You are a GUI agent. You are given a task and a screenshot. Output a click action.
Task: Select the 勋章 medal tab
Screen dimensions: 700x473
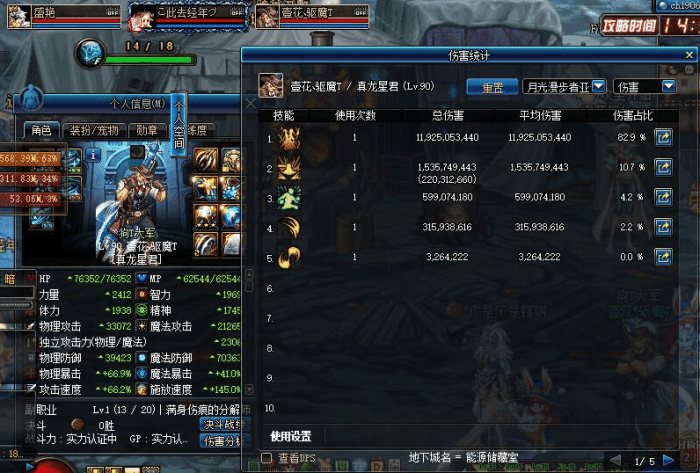(146, 130)
